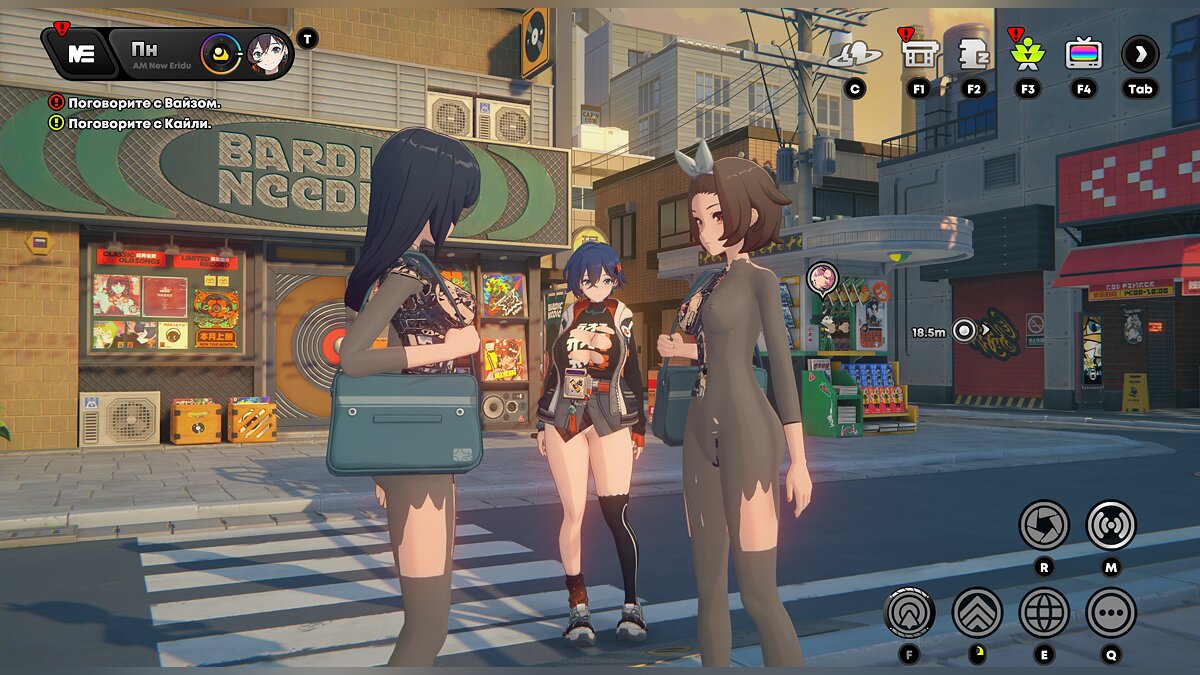The height and width of the screenshot is (675, 1200).
Task: Open the time-of-day clock dial
Action: coord(220,53)
